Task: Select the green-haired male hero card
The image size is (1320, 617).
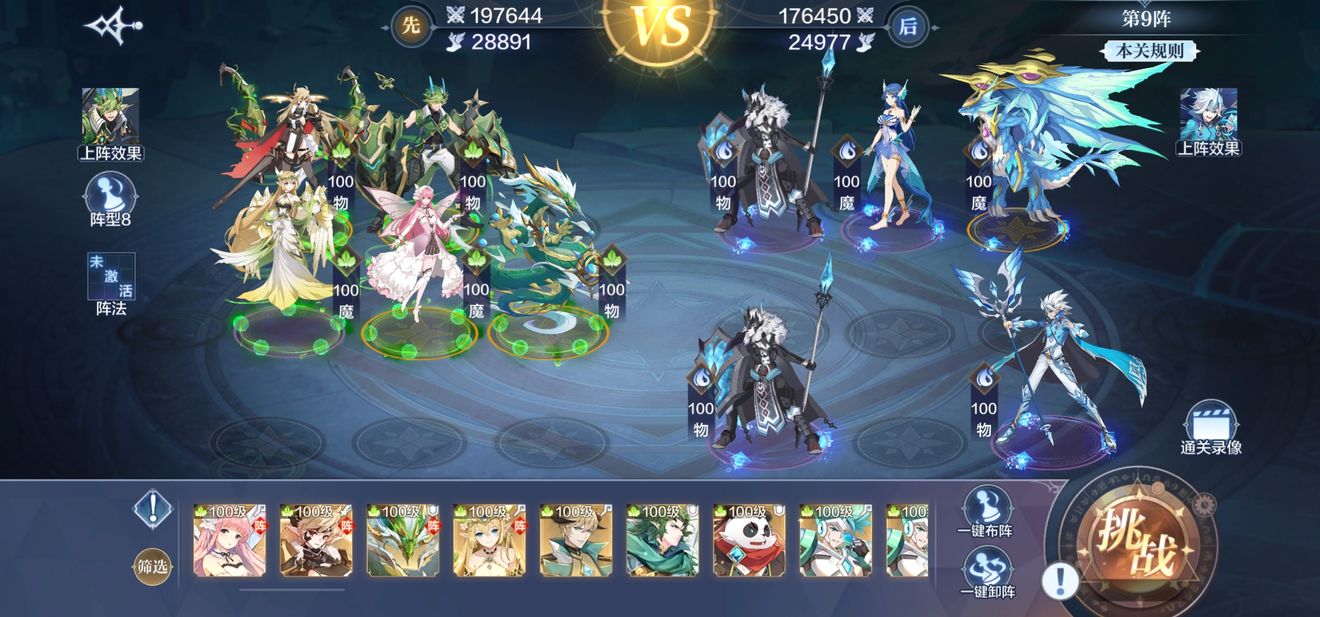Action: tap(662, 541)
